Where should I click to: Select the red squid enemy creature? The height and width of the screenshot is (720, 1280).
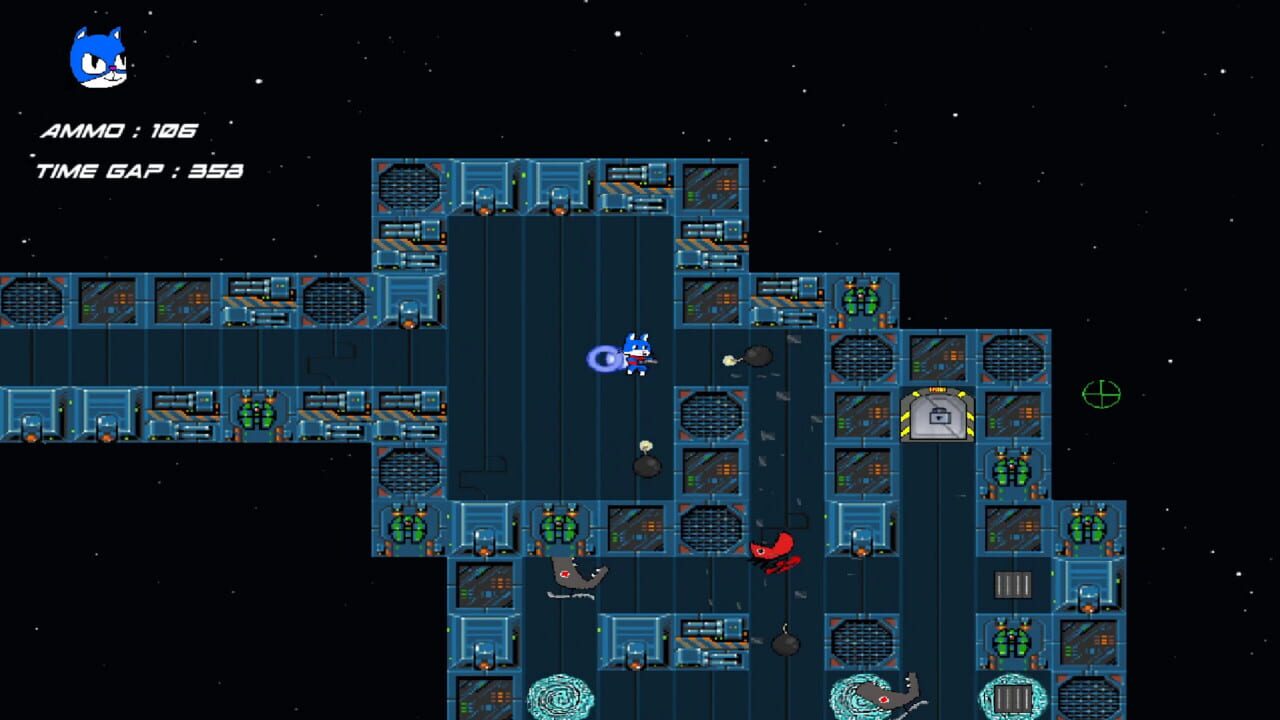point(775,552)
